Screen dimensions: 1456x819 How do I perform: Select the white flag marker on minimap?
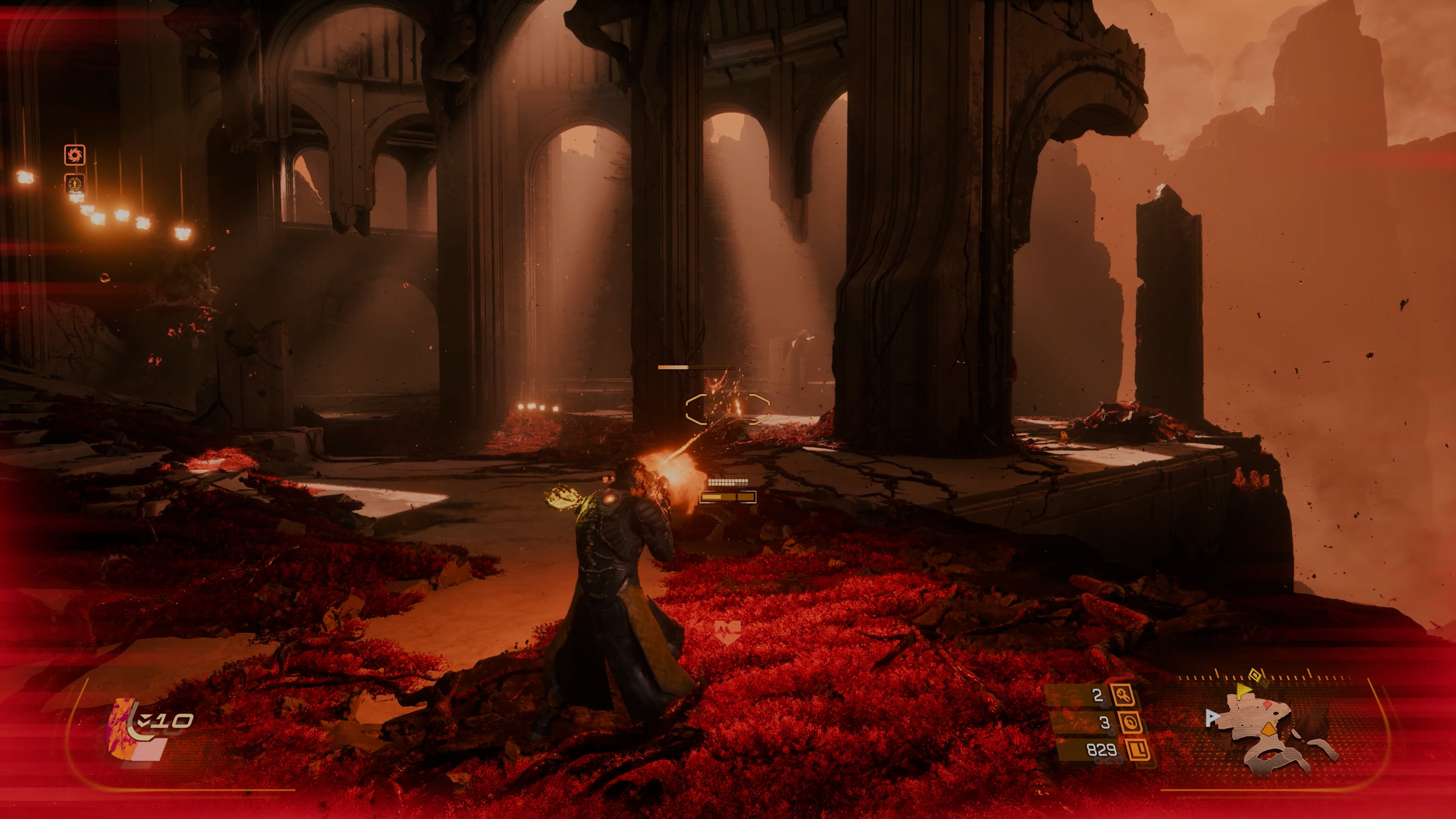[x=1212, y=718]
